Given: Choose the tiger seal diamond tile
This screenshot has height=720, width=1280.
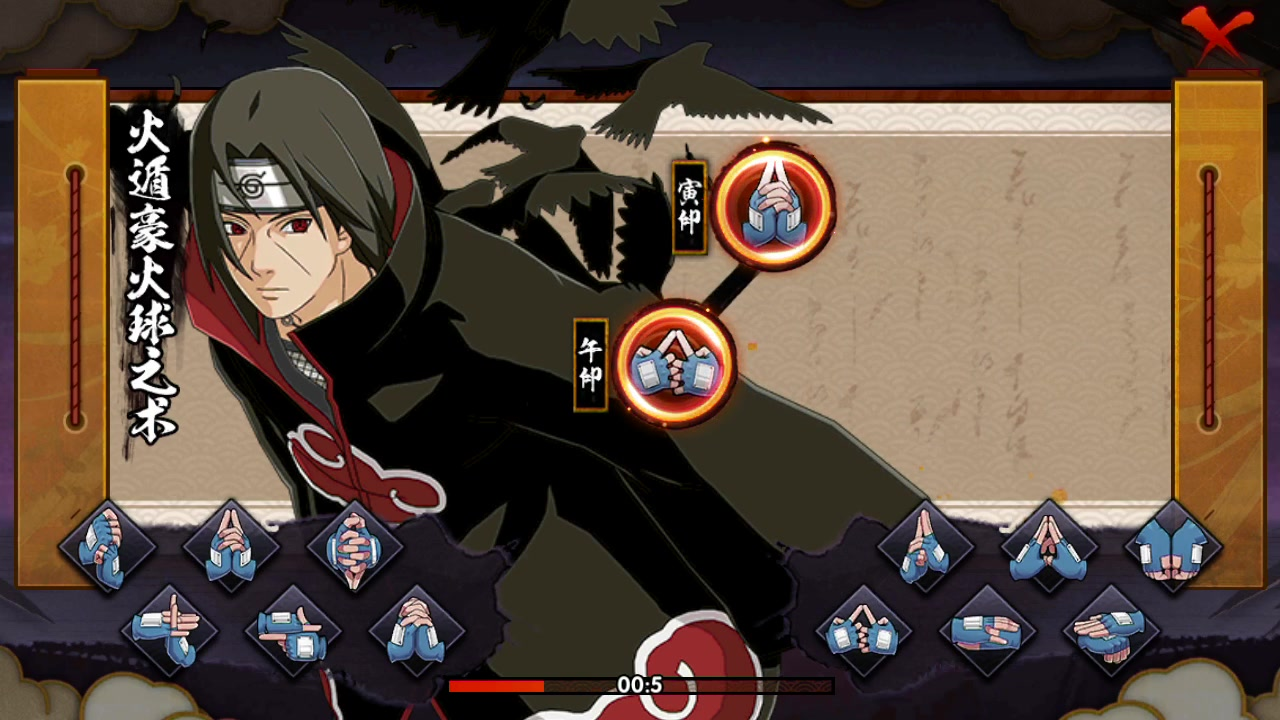Looking at the screenshot, I should (231, 547).
